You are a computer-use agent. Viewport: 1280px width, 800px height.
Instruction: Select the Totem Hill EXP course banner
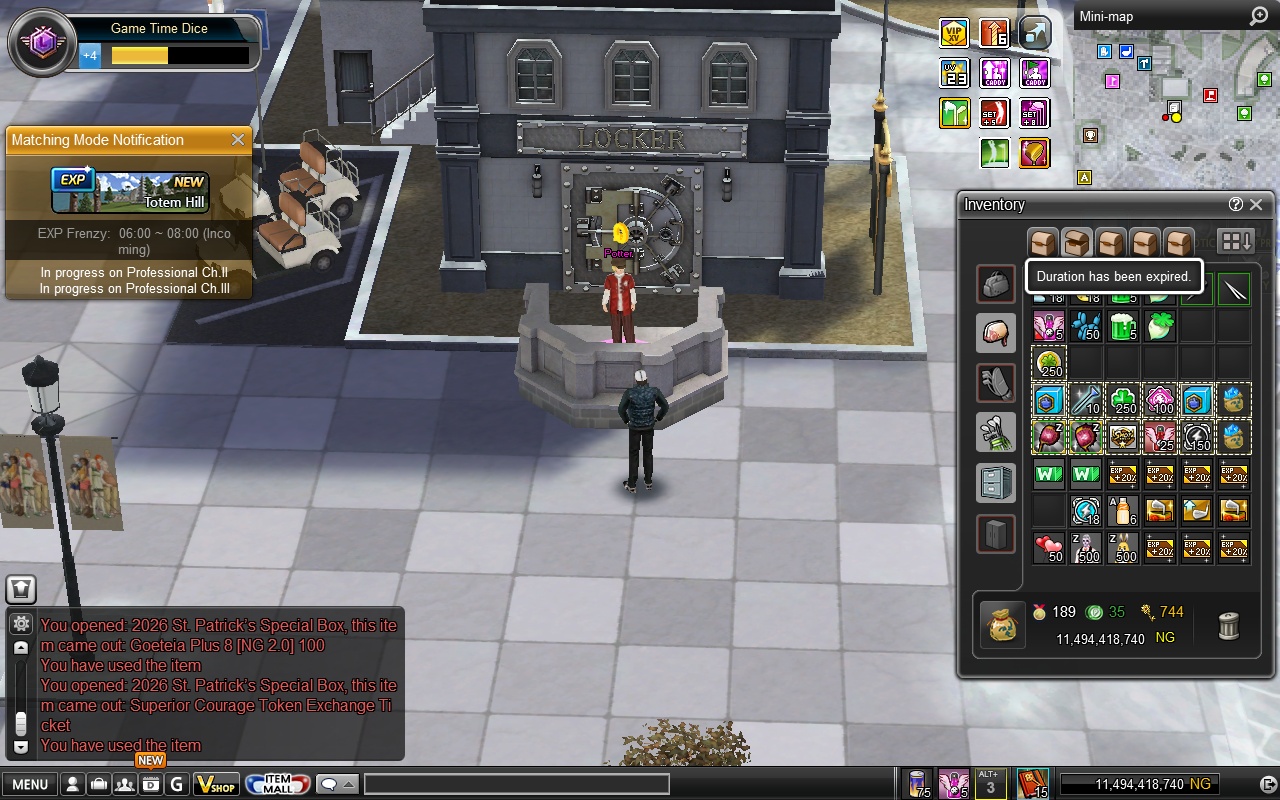pos(130,192)
